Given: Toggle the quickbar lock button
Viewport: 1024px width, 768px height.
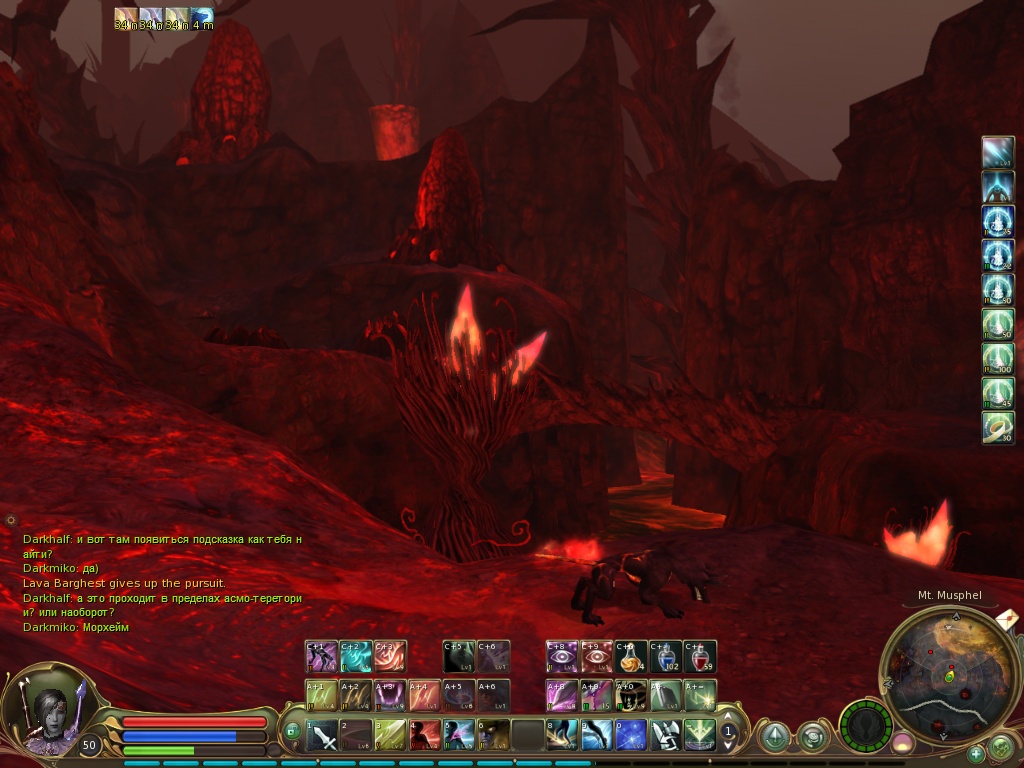Looking at the screenshot, I should pos(293,732).
